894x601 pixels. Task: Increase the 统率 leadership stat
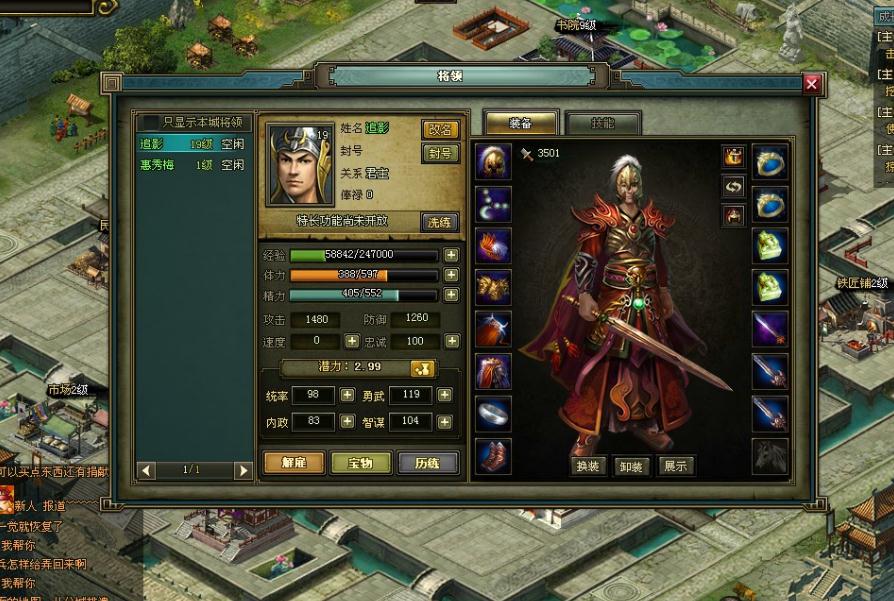(347, 395)
